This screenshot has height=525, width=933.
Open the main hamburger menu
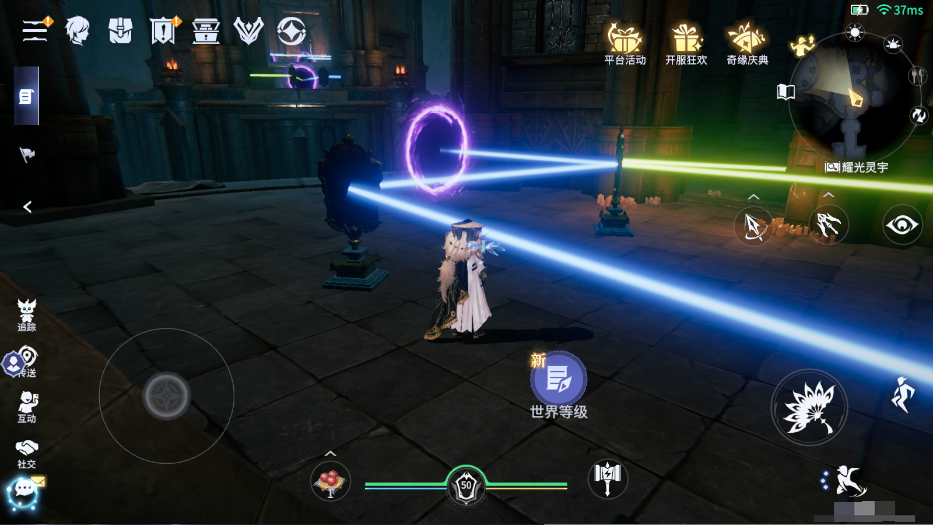click(x=36, y=30)
